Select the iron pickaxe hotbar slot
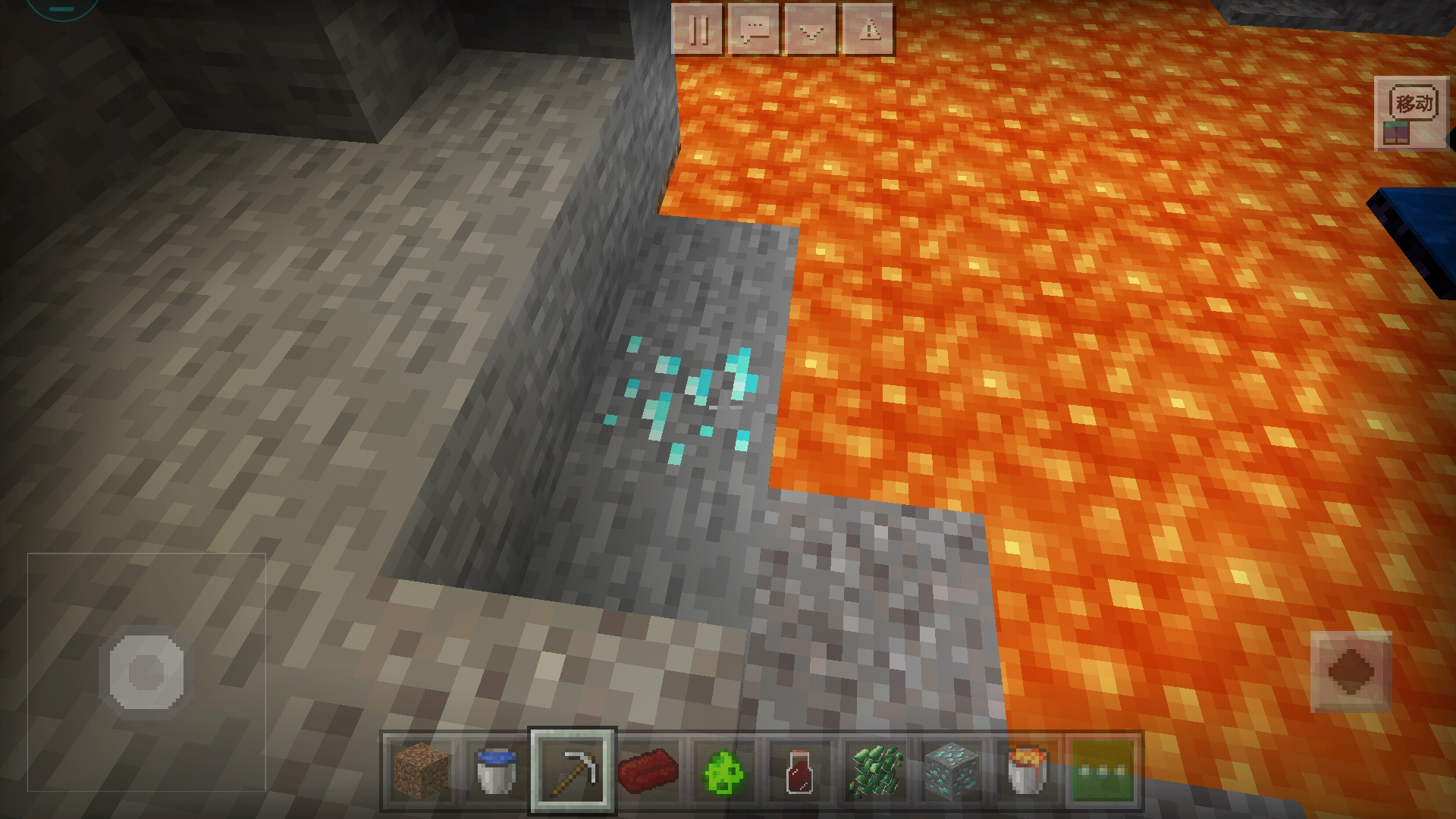This screenshot has height=819, width=1456. pyautogui.click(x=573, y=771)
